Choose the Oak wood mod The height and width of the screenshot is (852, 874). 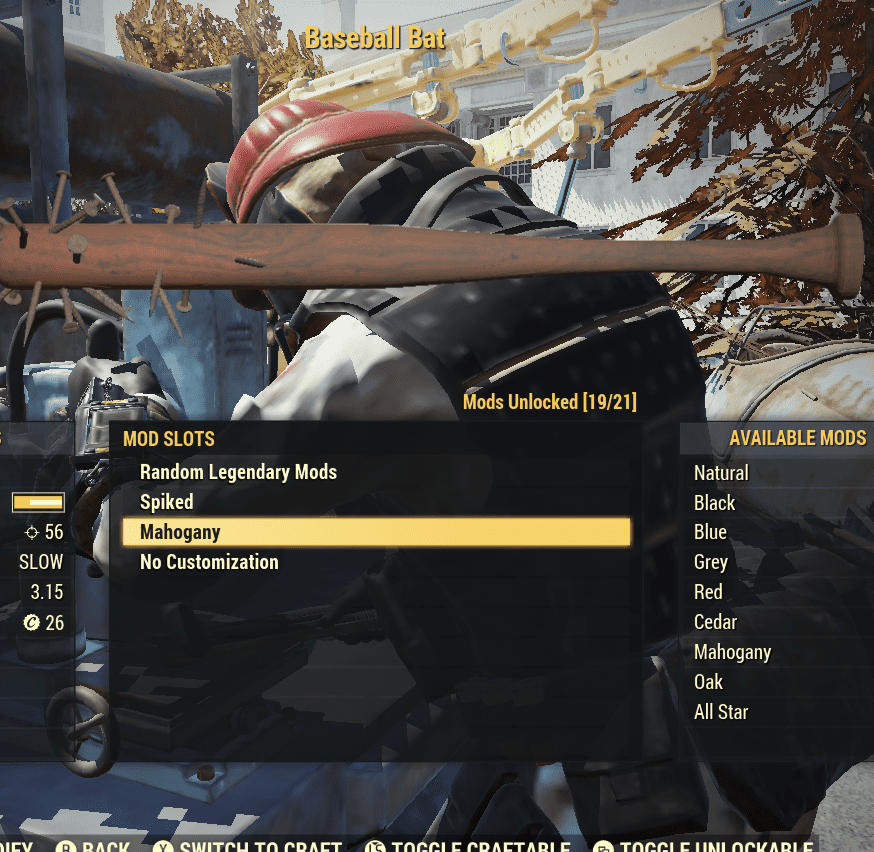click(x=708, y=682)
